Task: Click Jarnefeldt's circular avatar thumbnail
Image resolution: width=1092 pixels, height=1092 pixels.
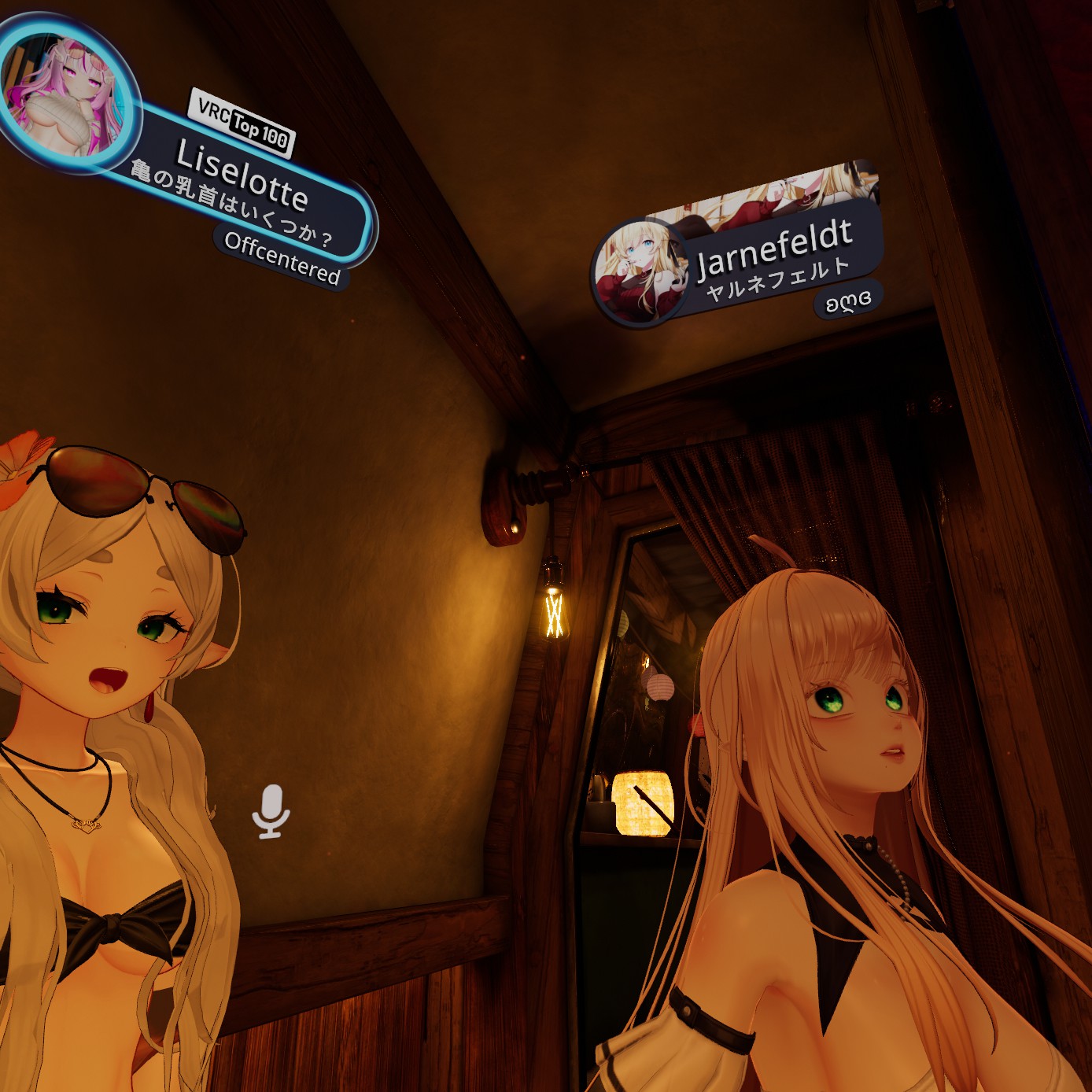Action: click(637, 272)
